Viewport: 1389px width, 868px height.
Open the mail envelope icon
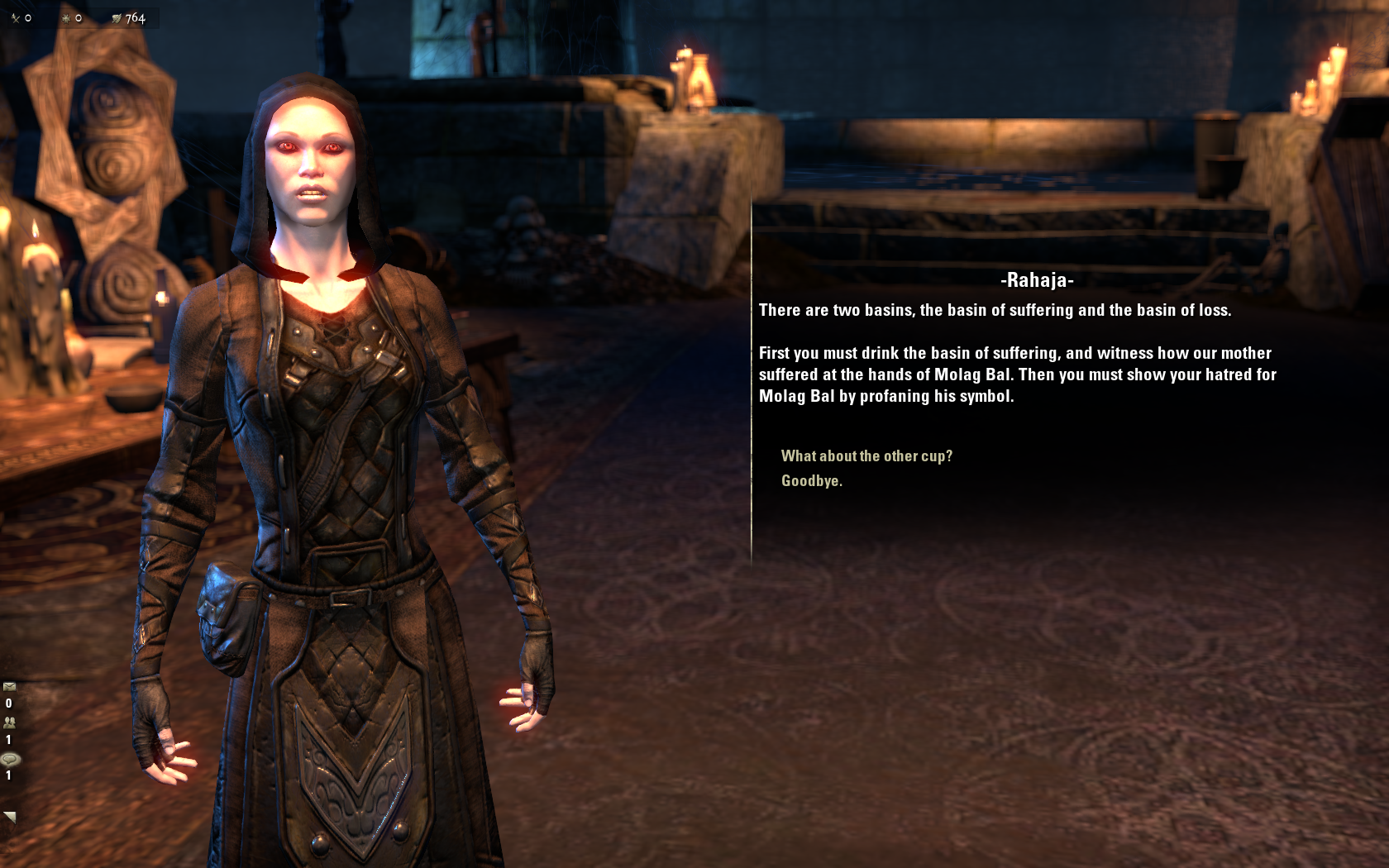tap(10, 687)
